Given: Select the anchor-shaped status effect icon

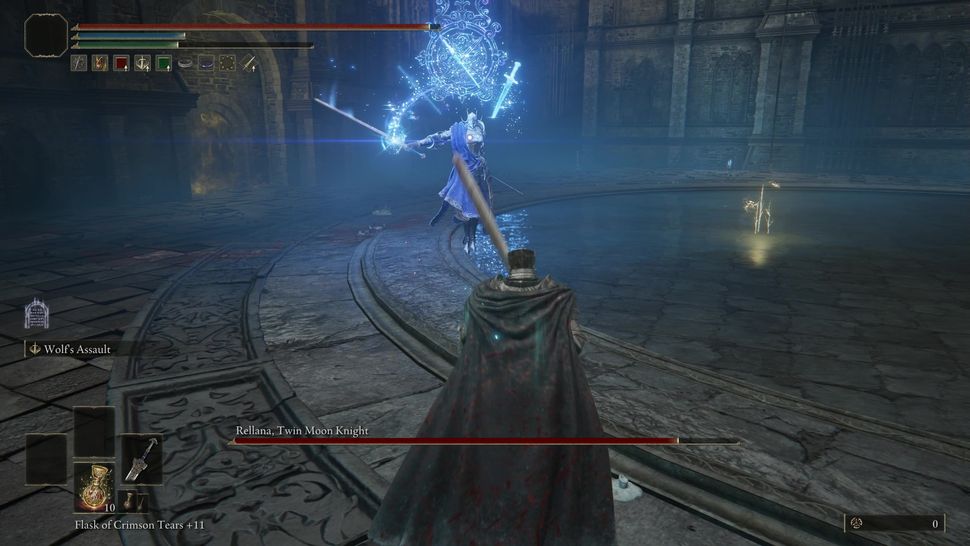Looking at the screenshot, I should pyautogui.click(x=142, y=63).
